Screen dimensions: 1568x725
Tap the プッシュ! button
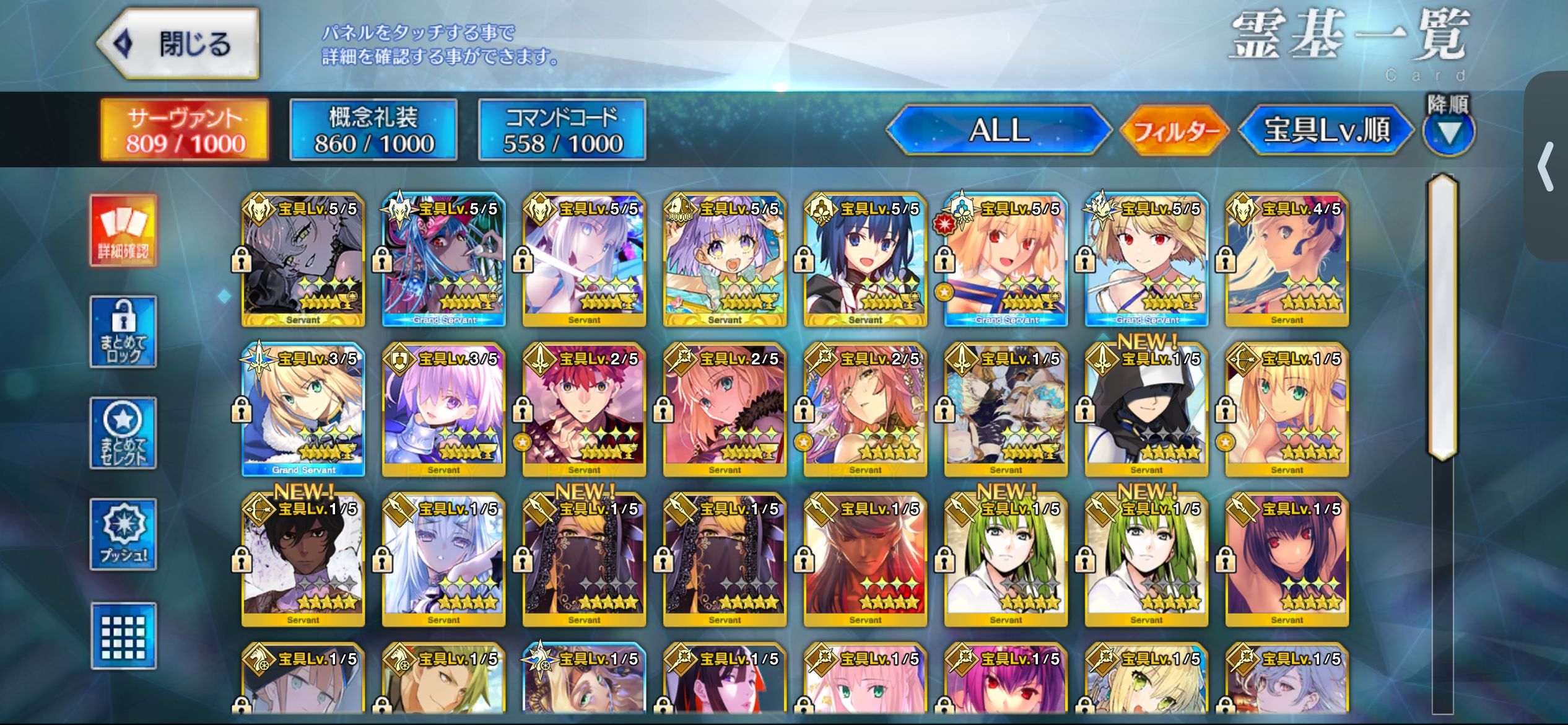123,534
